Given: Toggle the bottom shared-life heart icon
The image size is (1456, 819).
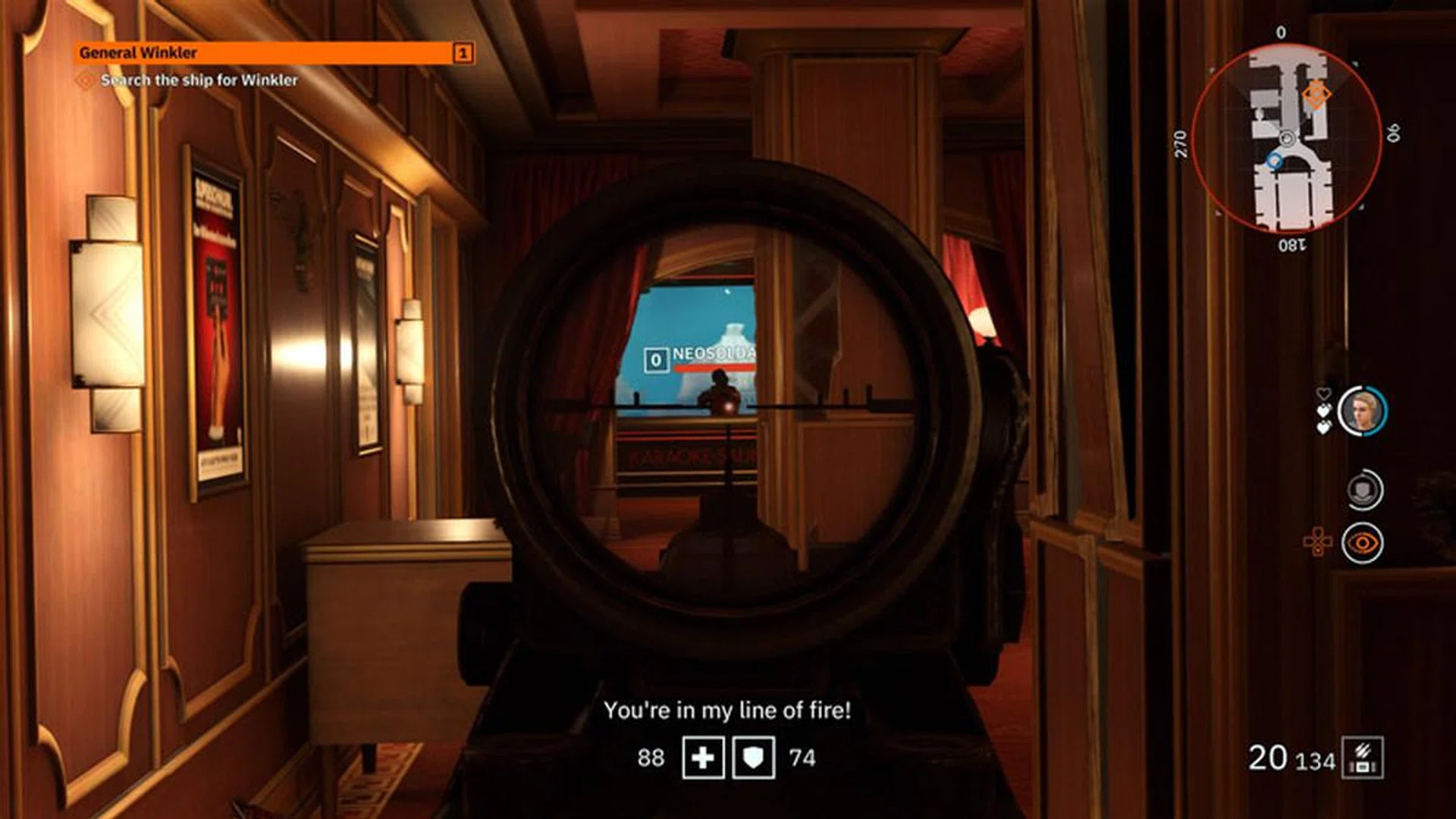Looking at the screenshot, I should pos(1325,426).
